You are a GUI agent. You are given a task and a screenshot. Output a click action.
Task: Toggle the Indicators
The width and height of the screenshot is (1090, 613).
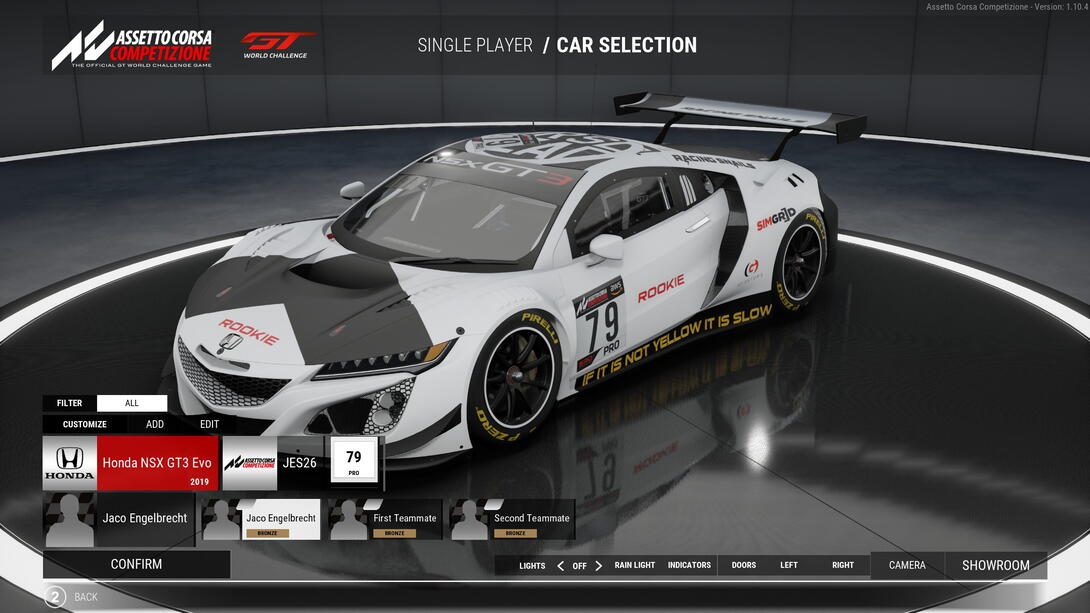click(689, 565)
